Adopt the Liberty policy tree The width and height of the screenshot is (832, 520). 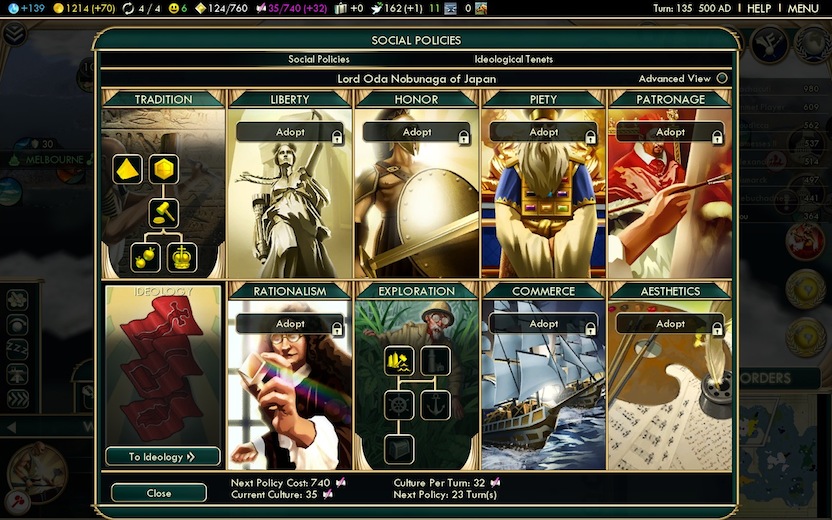[290, 132]
